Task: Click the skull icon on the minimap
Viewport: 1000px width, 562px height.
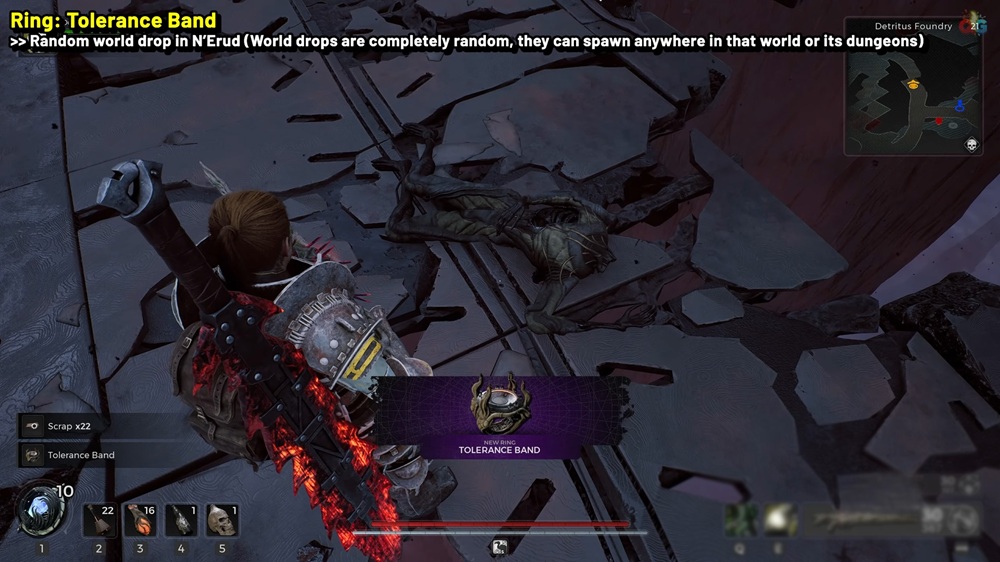Action: pos(970,145)
